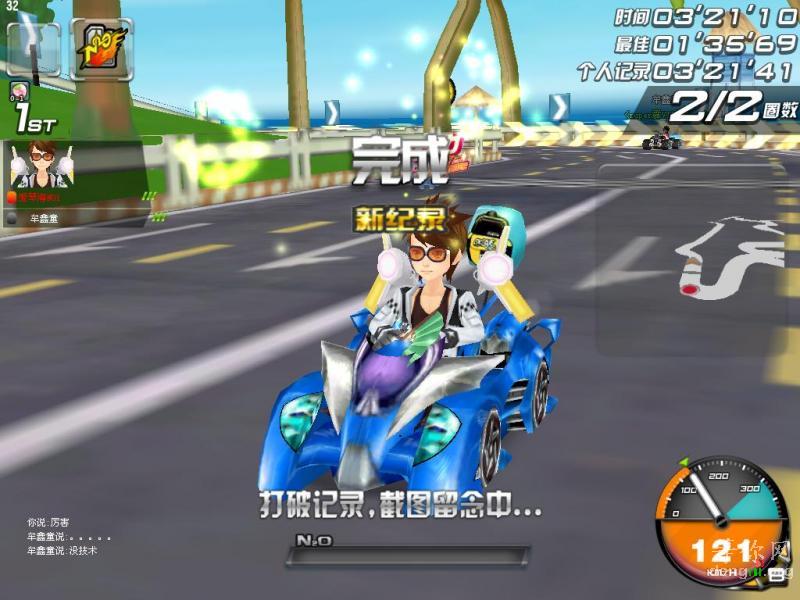Select the empty first item slot
Image resolution: width=800 pixels, height=600 pixels.
pyautogui.click(x=33, y=48)
